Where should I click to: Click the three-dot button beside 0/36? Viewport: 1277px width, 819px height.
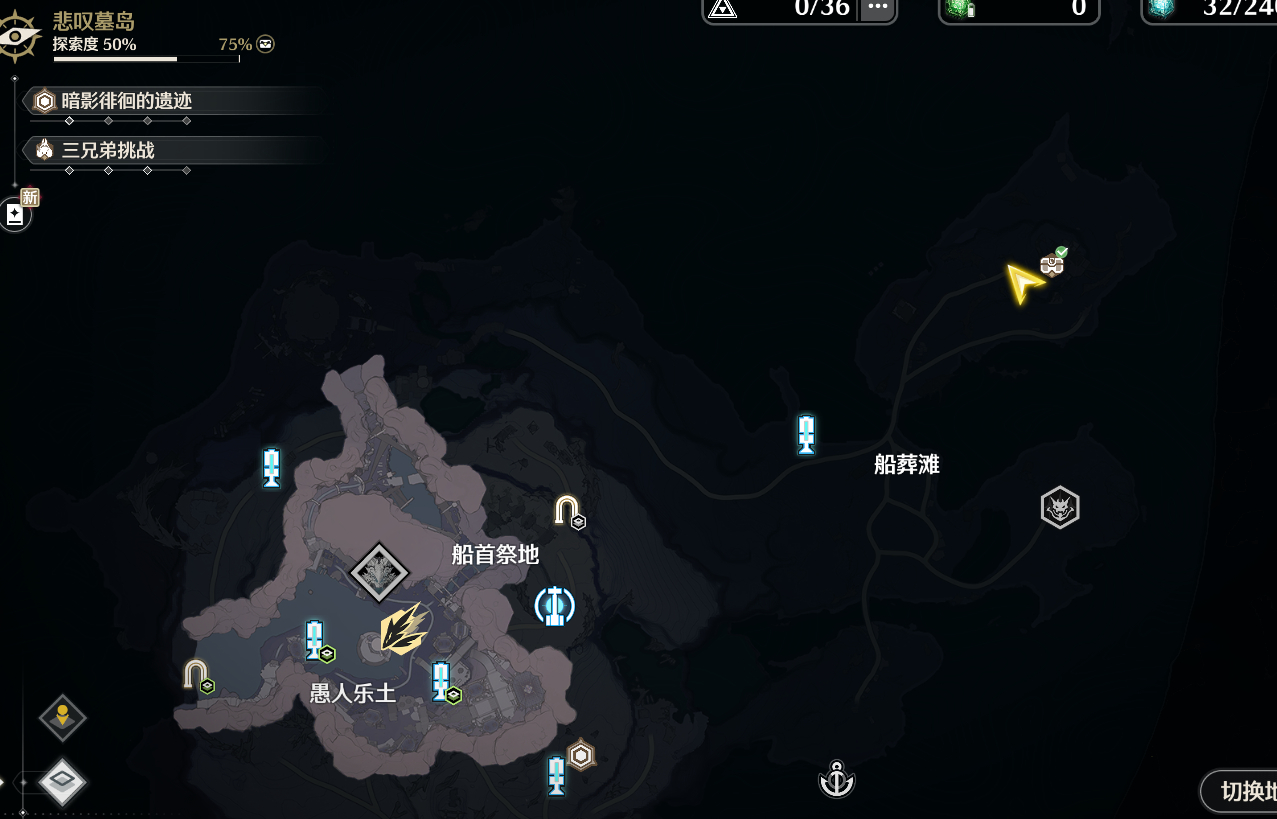(877, 8)
